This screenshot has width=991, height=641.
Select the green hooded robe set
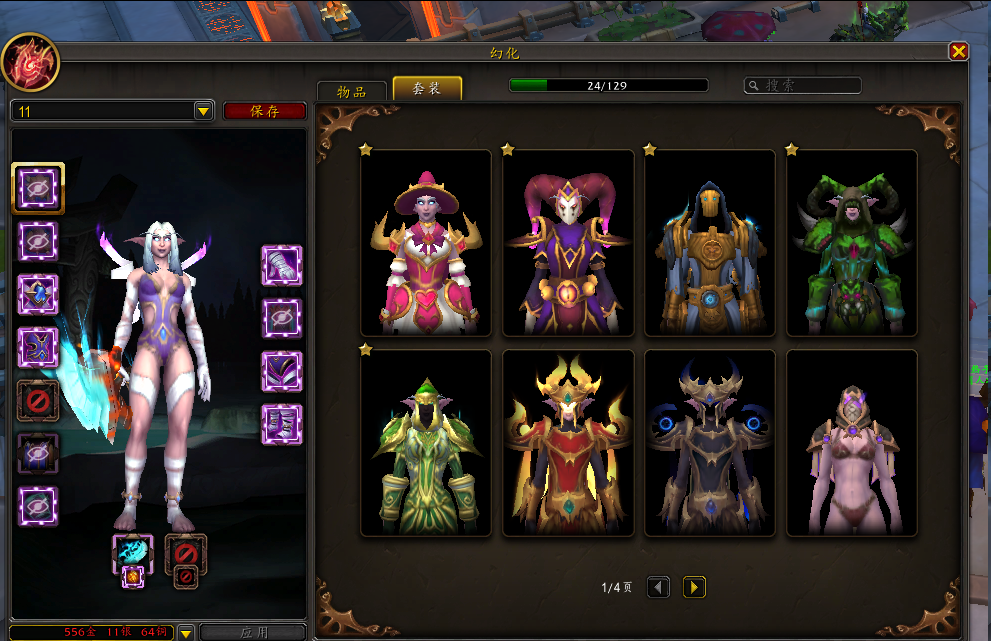click(426, 443)
